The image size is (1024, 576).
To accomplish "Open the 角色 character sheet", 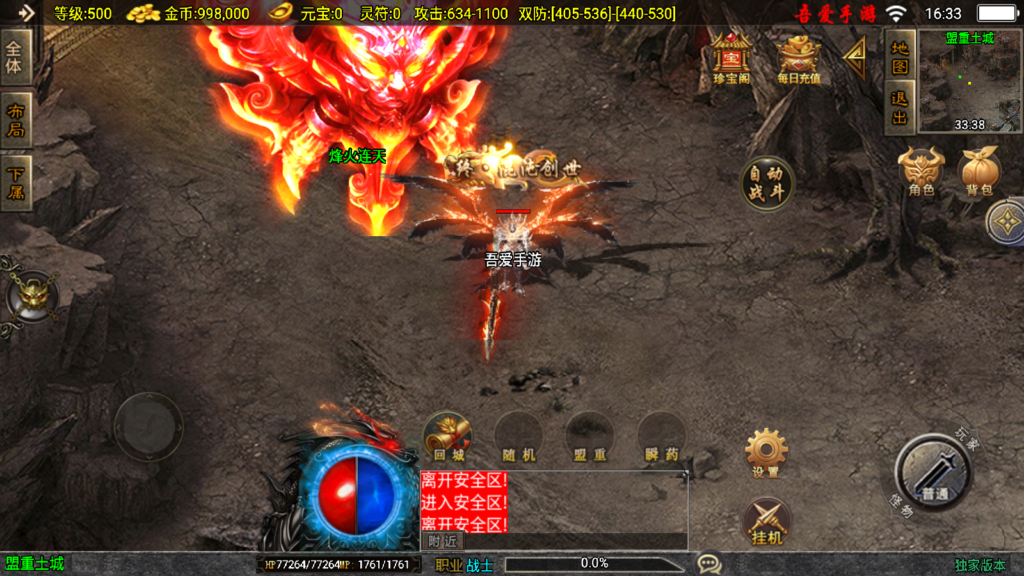I will [x=920, y=171].
